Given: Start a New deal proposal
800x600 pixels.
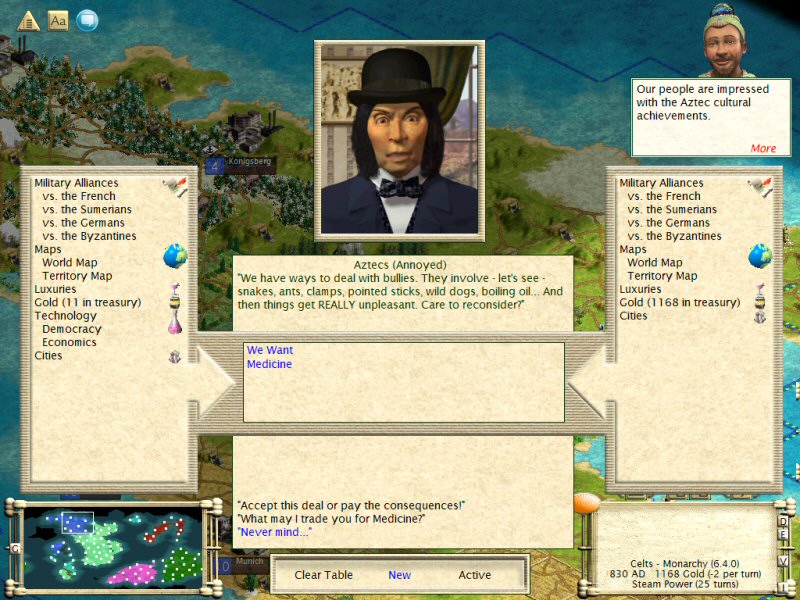Looking at the screenshot, I should click(x=400, y=575).
